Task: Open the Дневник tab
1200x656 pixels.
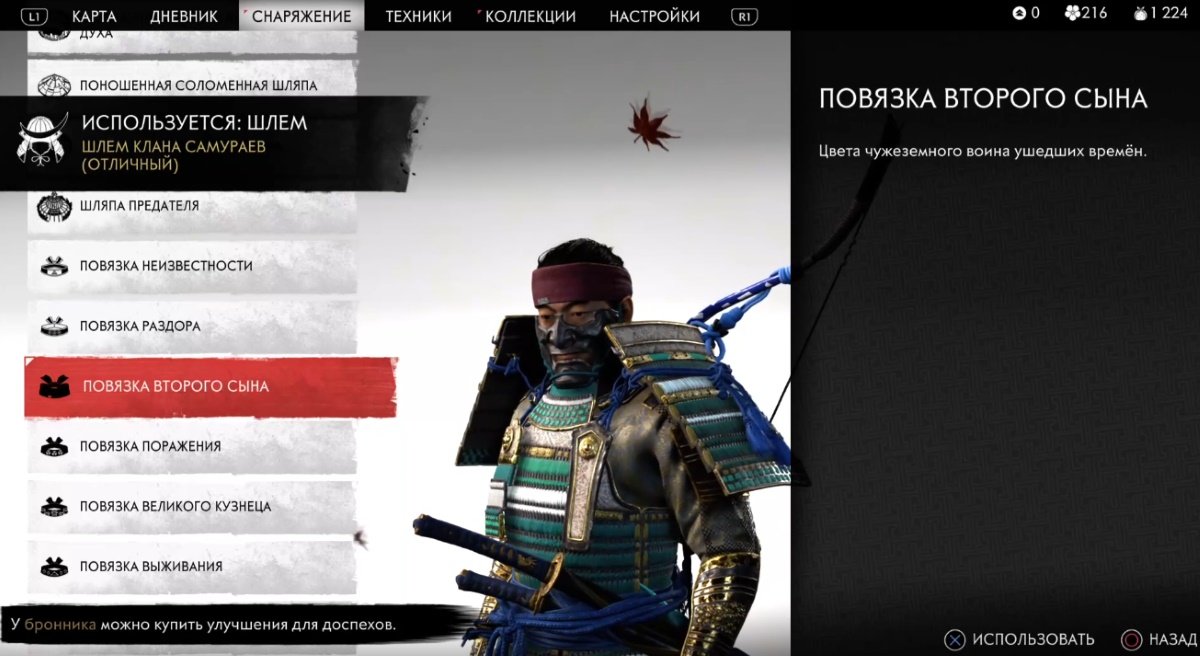Action: (184, 16)
